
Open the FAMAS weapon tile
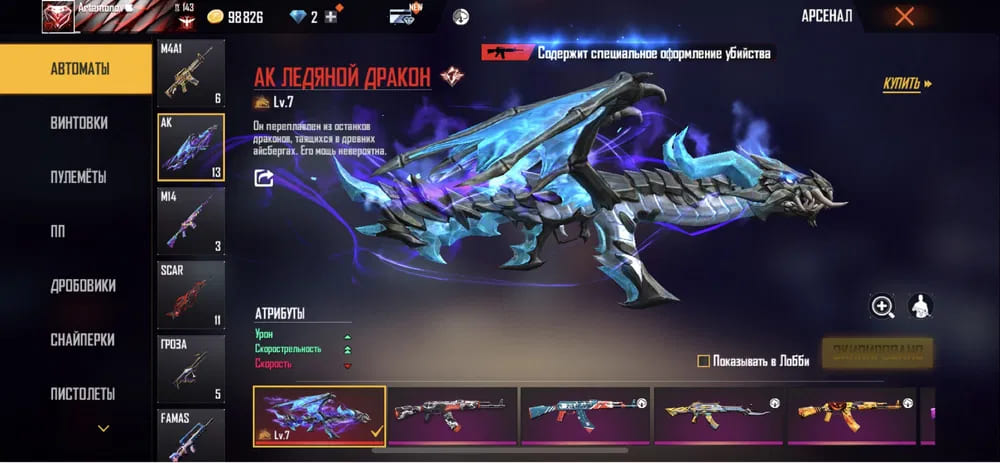(191, 433)
